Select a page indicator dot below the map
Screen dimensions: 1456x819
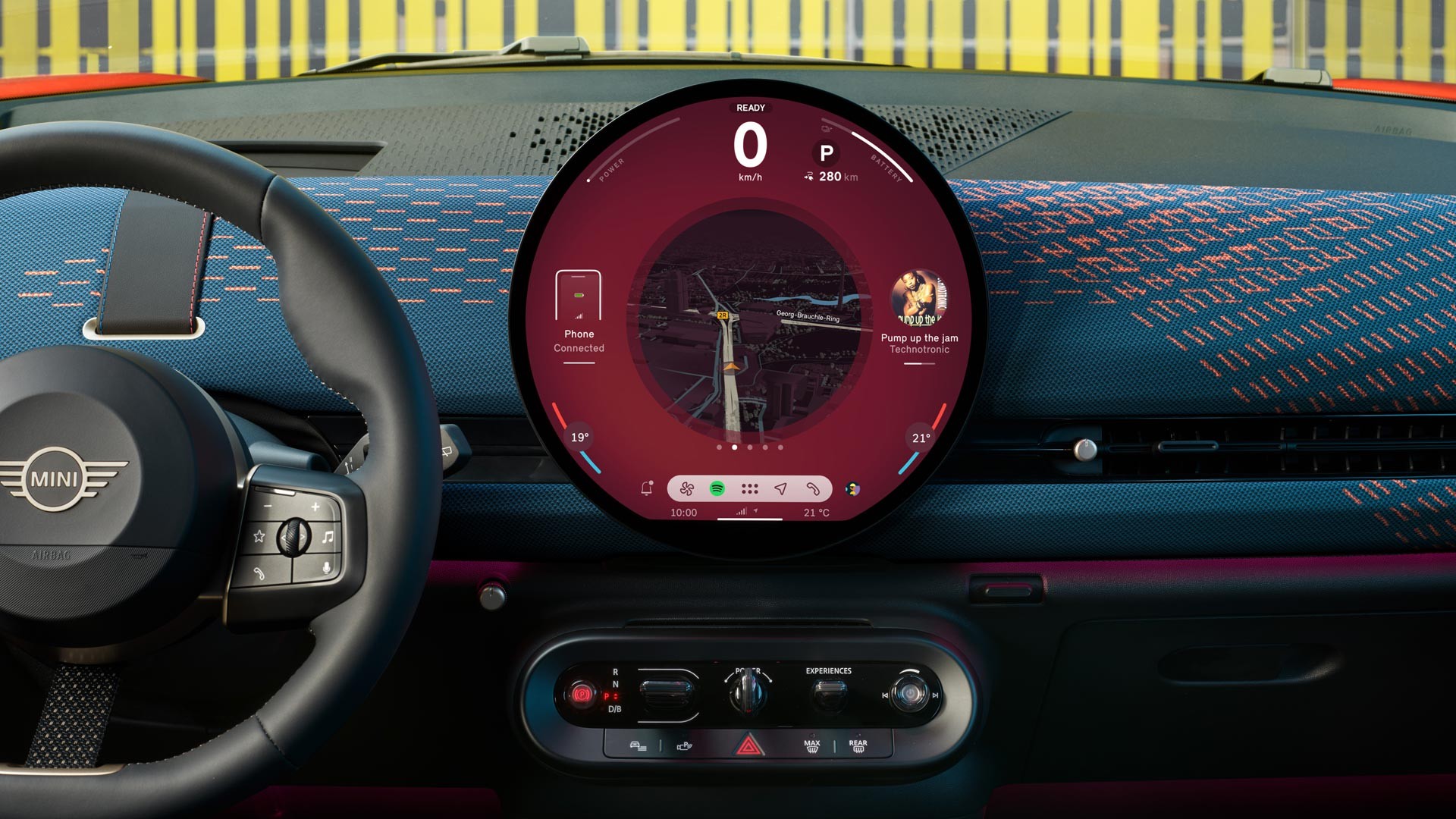(x=734, y=449)
